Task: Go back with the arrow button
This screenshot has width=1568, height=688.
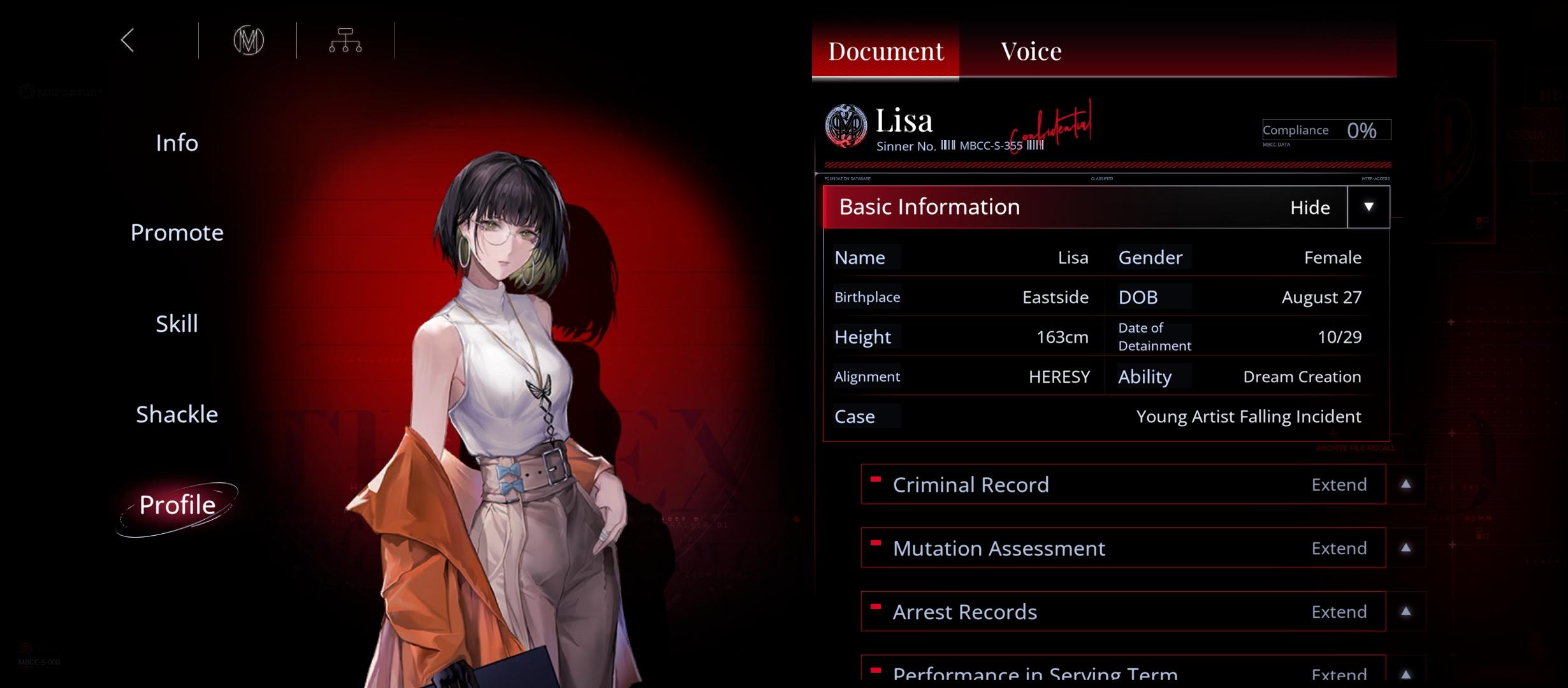Action: coord(128,41)
